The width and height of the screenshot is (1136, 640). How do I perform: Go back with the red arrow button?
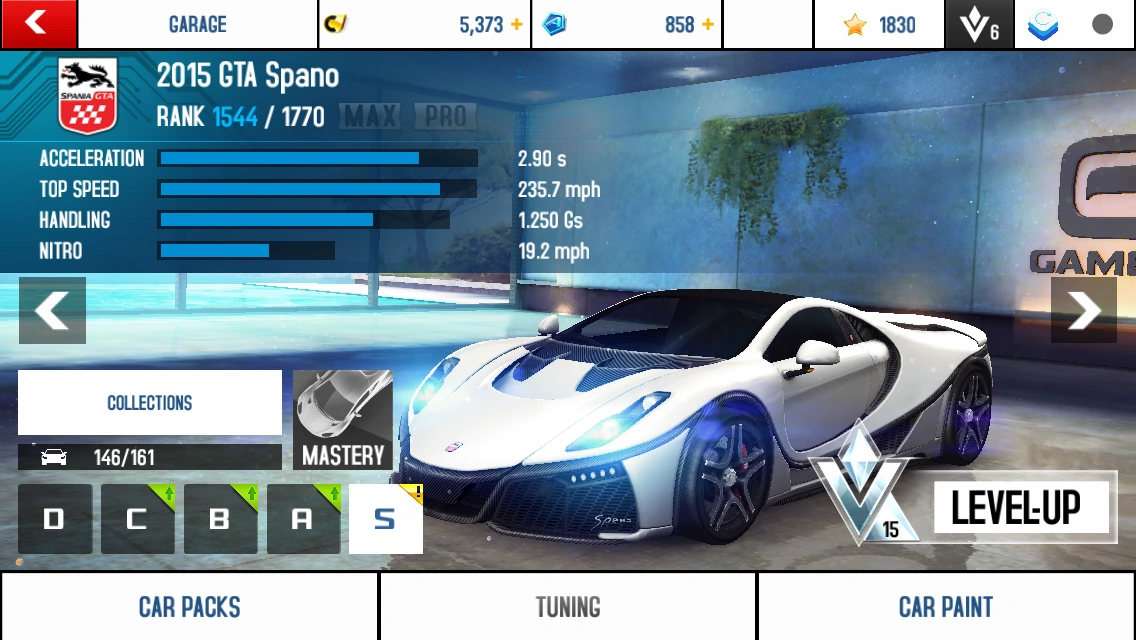38,24
